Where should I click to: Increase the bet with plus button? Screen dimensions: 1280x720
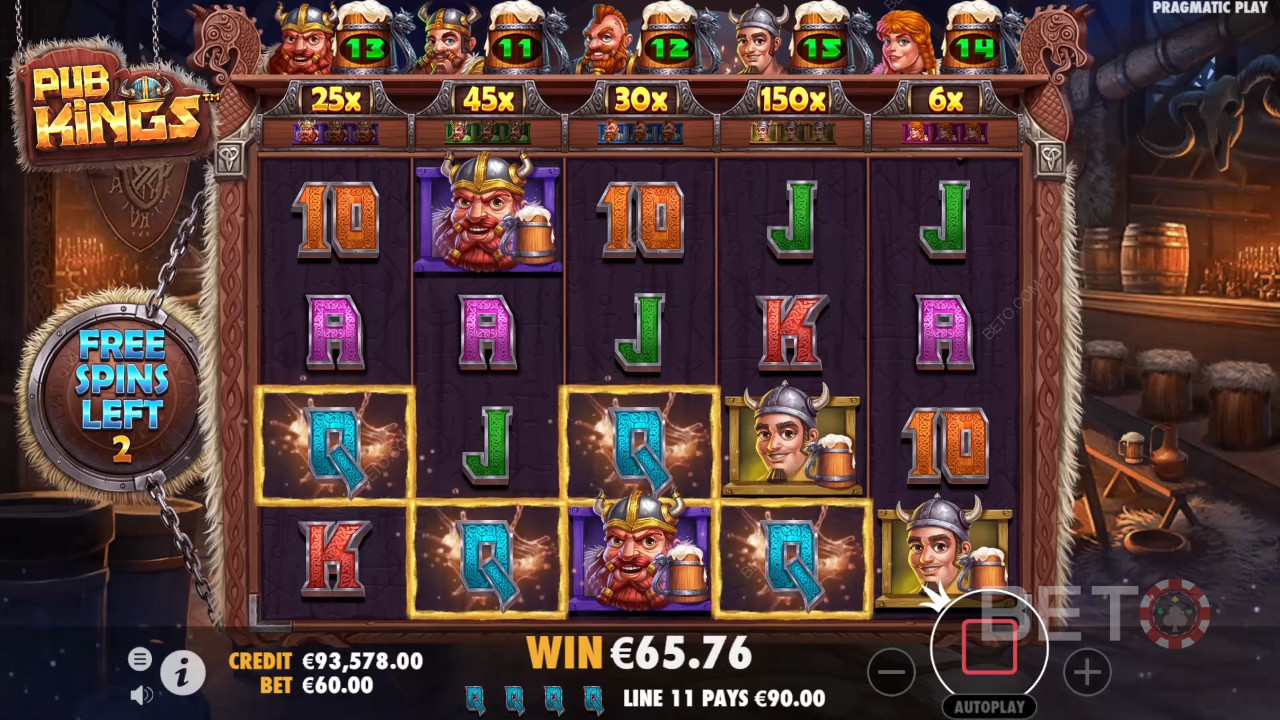coord(1087,672)
